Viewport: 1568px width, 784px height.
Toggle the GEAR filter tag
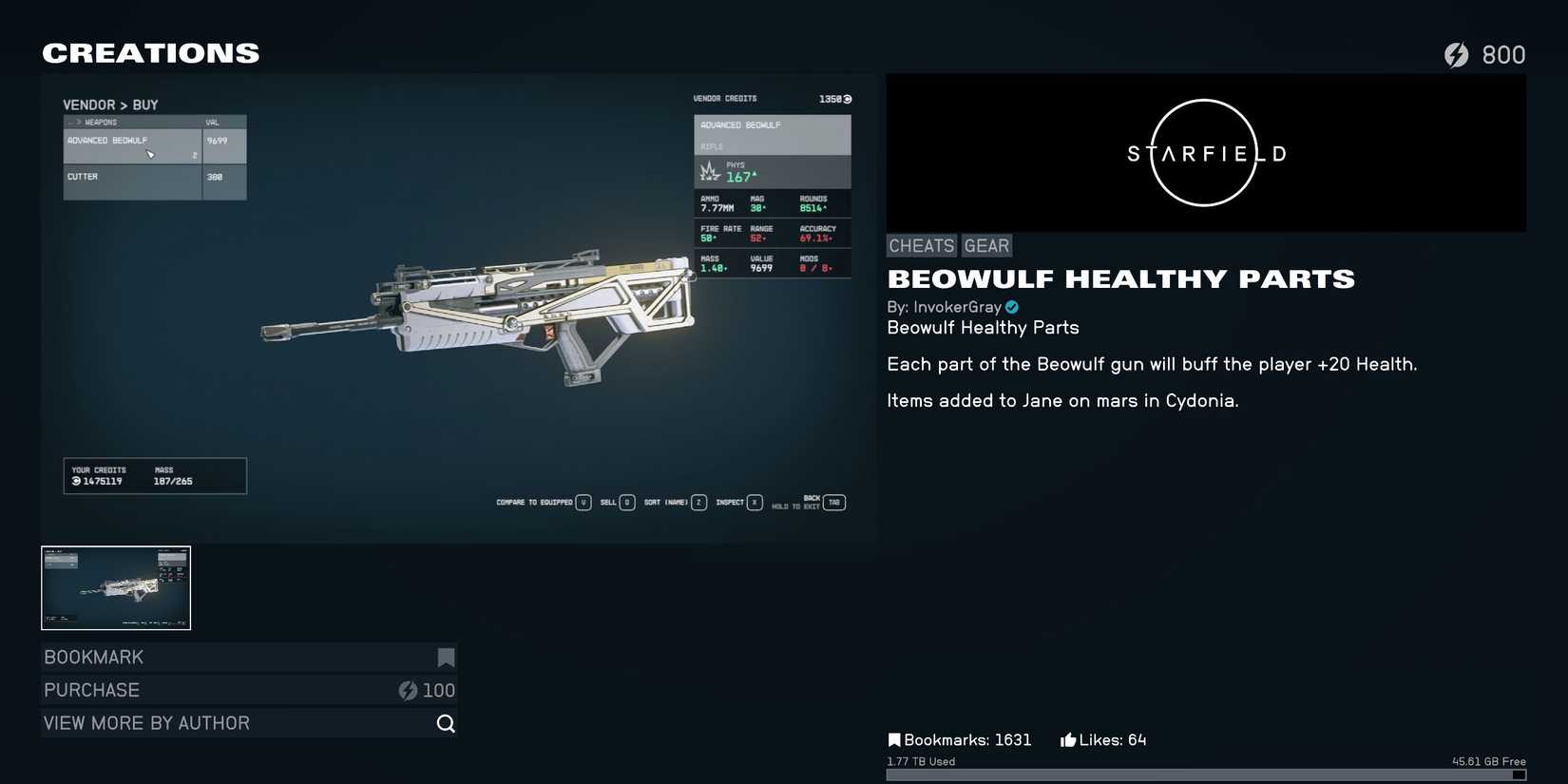[986, 245]
